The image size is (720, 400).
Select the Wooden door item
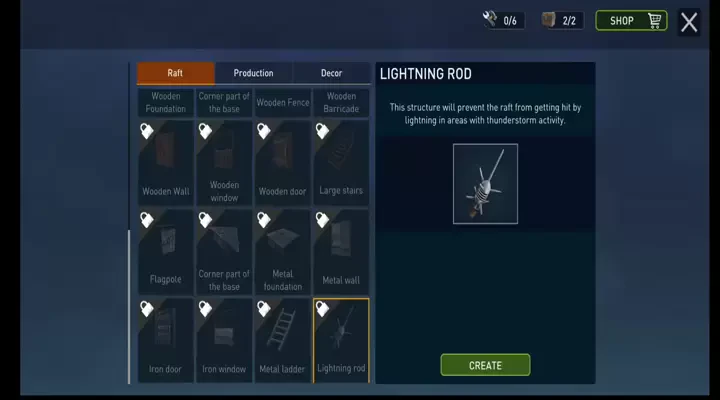tap(283, 162)
